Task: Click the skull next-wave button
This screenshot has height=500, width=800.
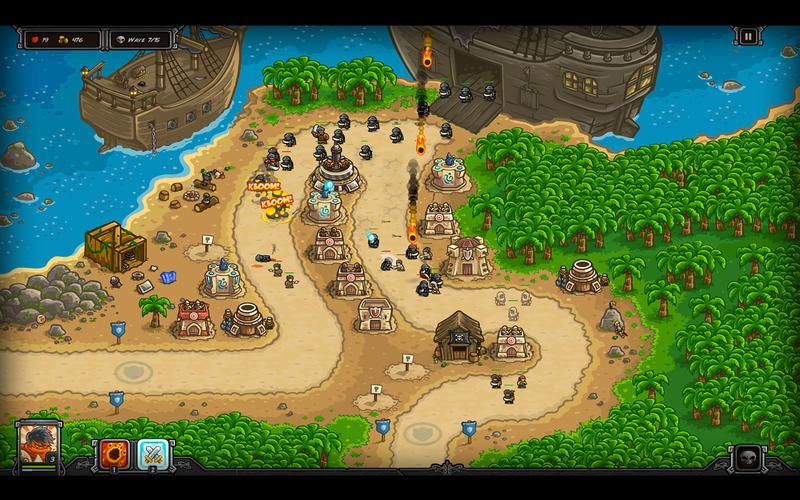Action: pyautogui.click(x=745, y=460)
